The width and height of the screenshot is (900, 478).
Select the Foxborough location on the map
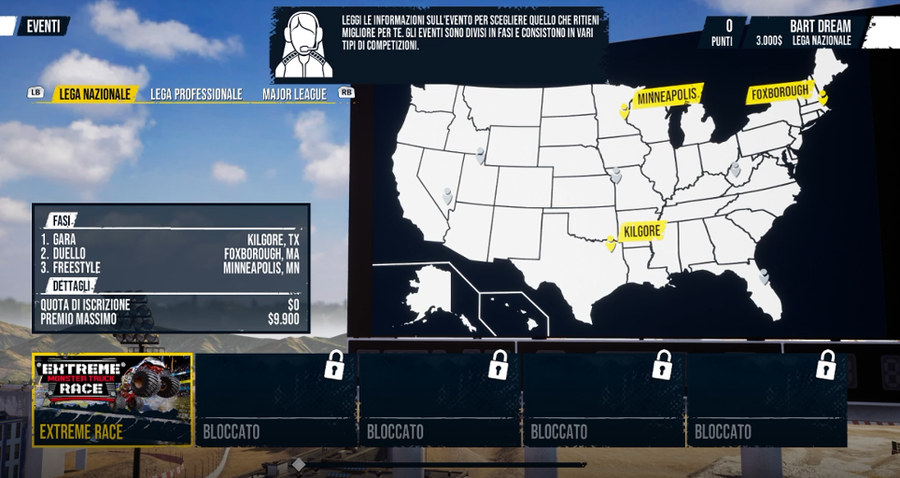823,98
